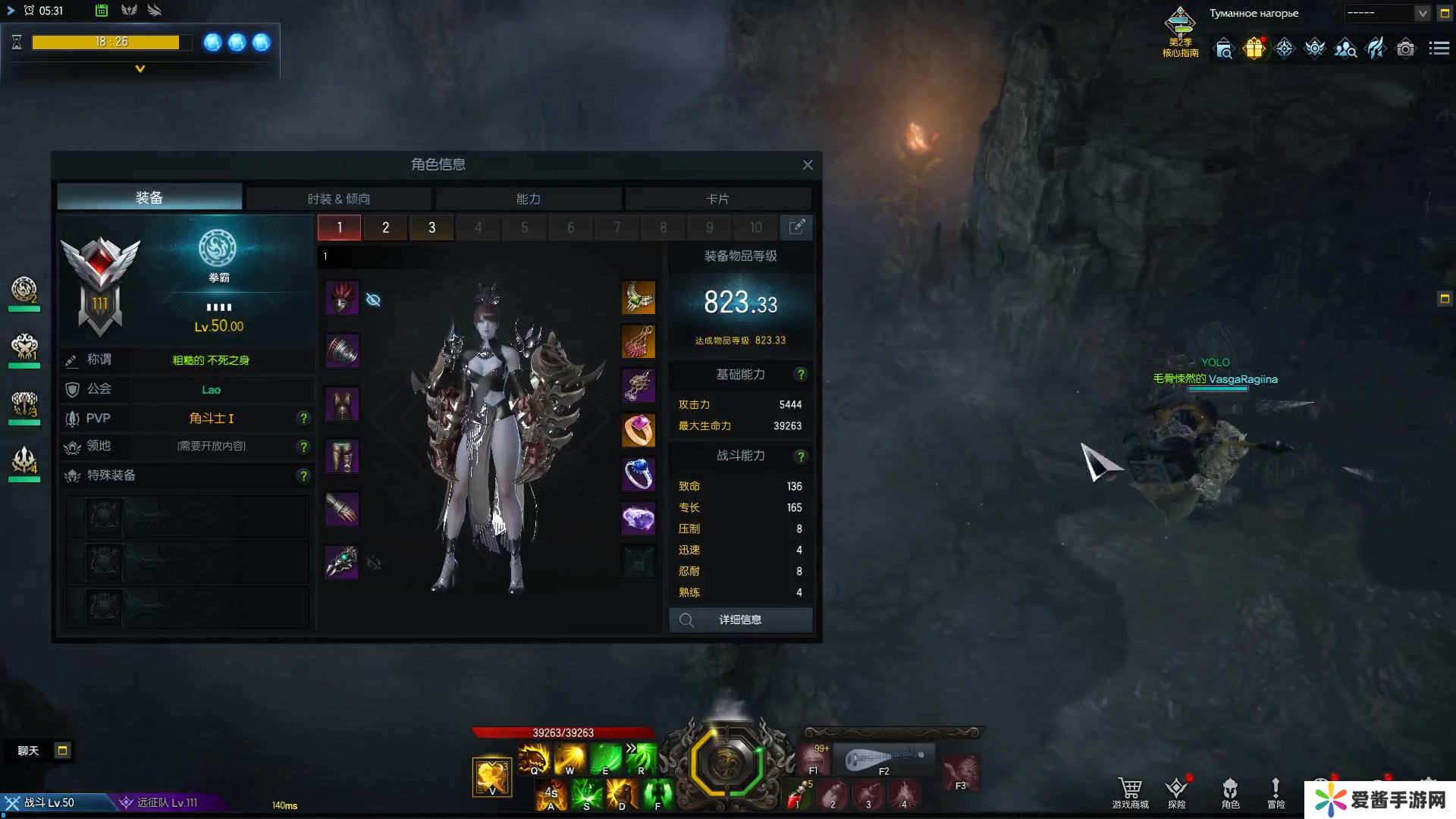Open the gift box rewards icon
Viewport: 1456px width, 819px height.
1254,49
